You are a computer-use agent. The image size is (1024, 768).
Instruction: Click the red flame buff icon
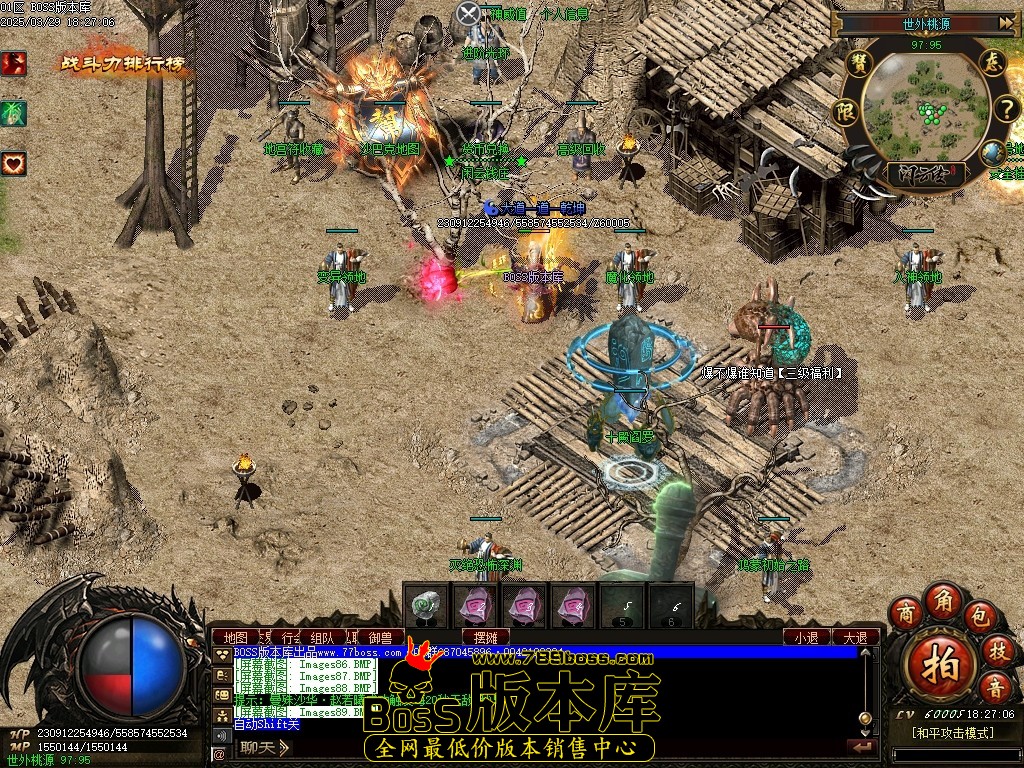coord(14,63)
